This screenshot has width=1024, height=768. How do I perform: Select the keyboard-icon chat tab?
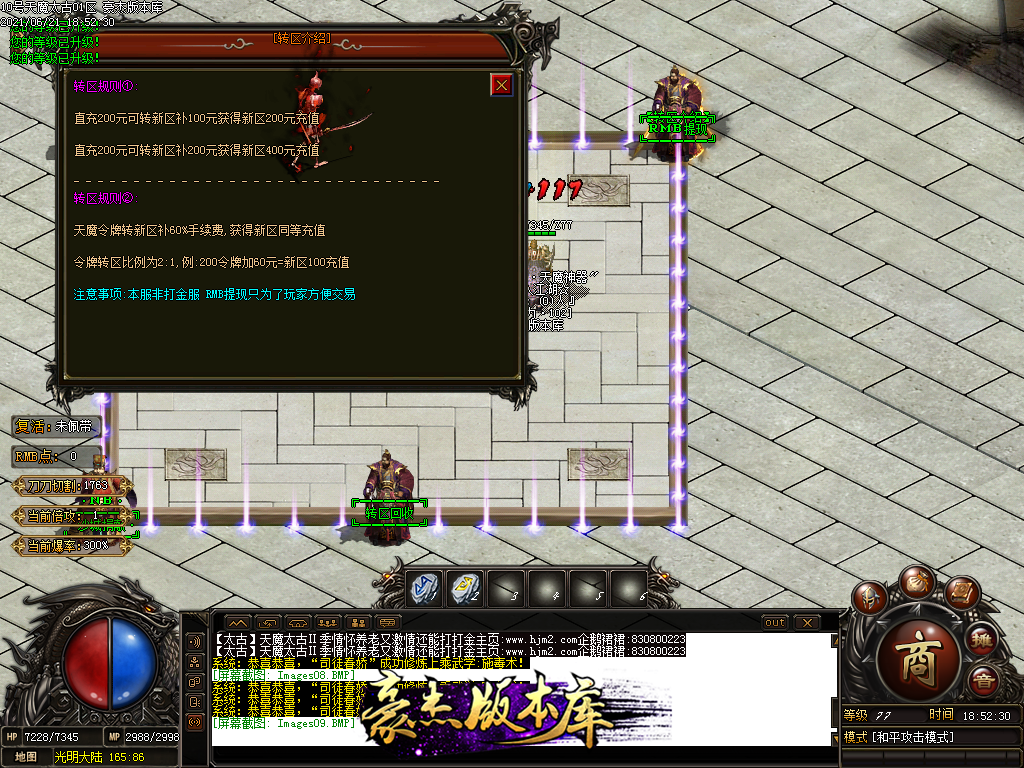(388, 622)
